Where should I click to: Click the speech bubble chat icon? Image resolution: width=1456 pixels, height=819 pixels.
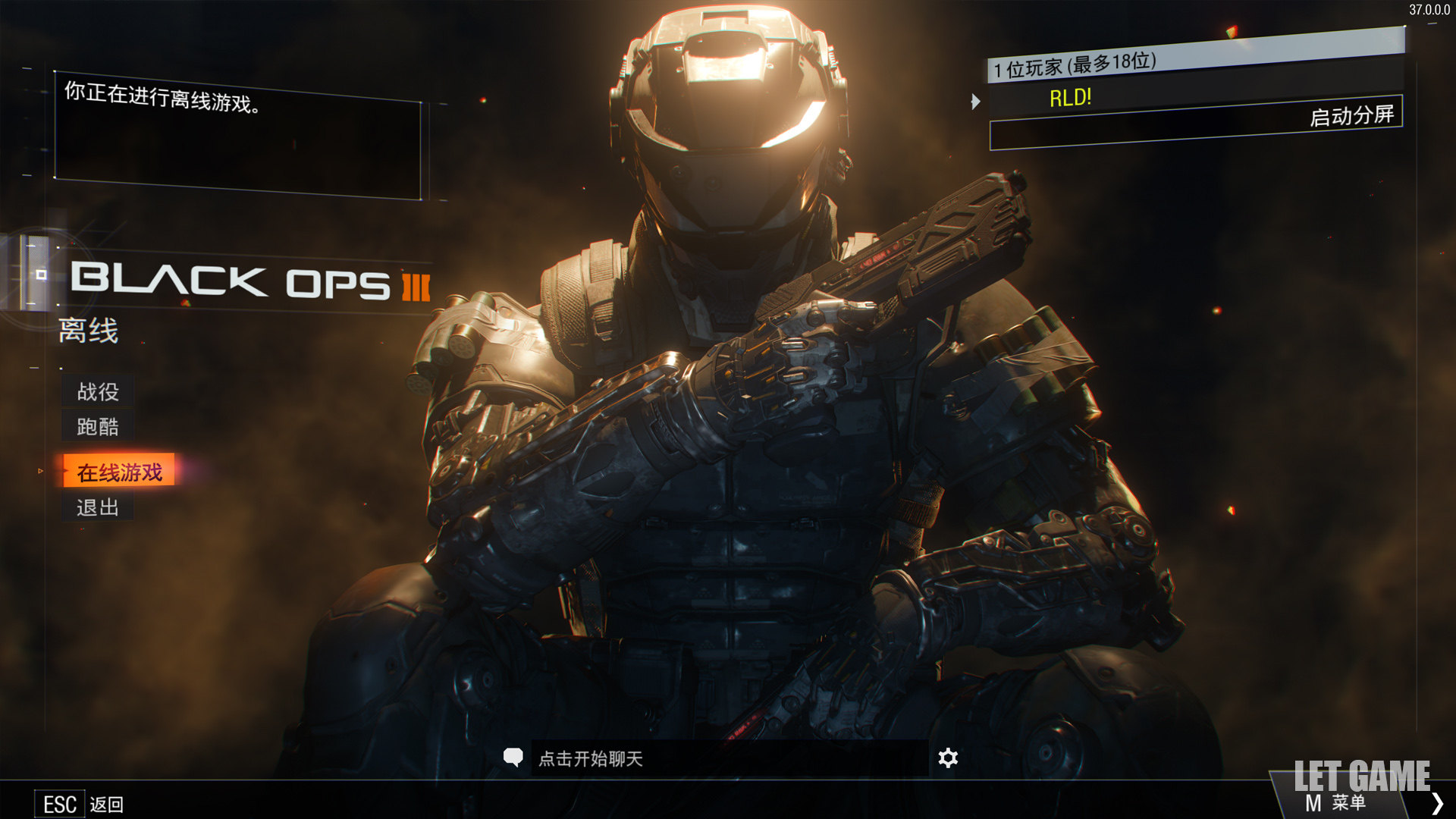[513, 757]
